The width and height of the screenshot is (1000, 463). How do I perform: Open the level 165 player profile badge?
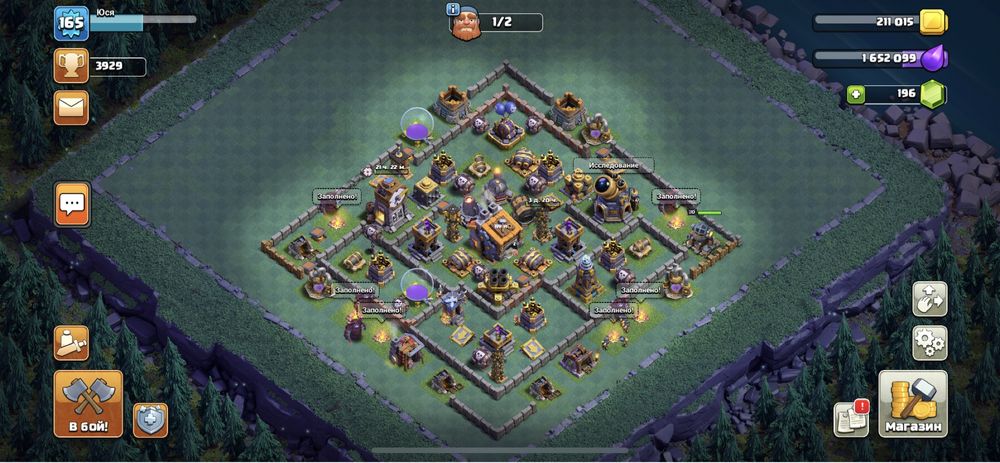click(x=70, y=23)
